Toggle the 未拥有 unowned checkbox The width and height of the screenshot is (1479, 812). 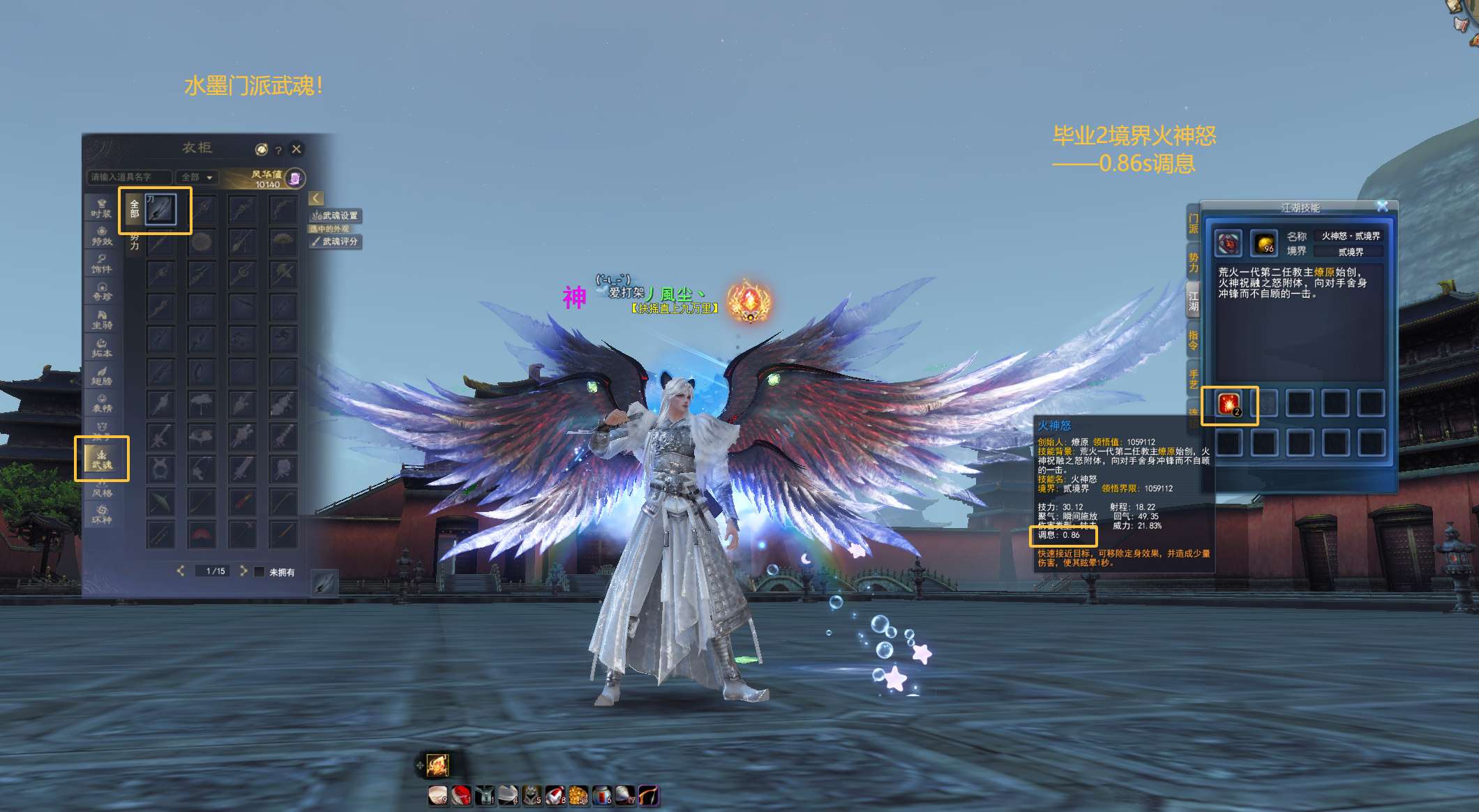pos(260,572)
